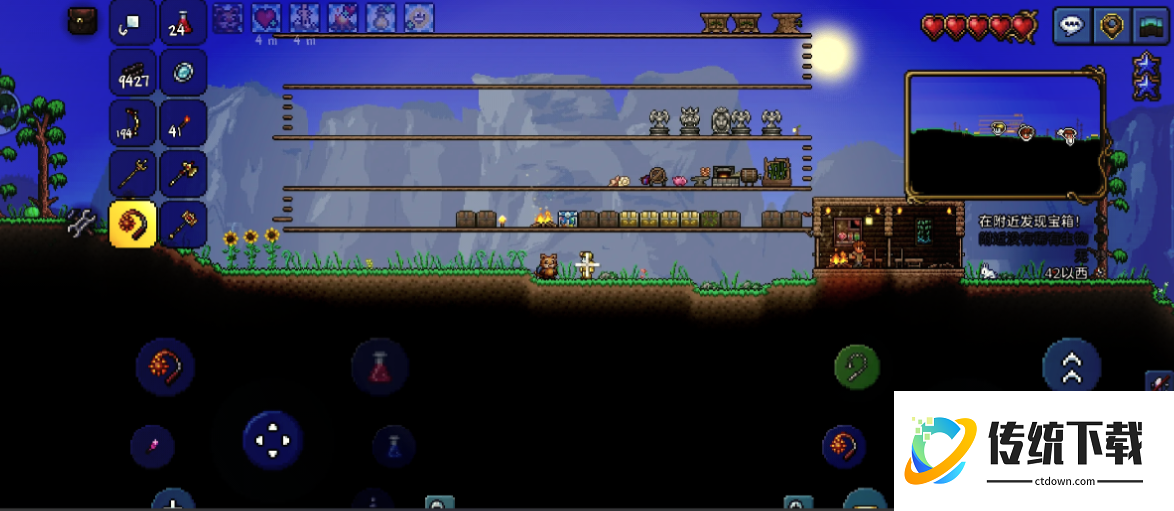Tap the minimap with the gold frame
The image size is (1174, 511).
coord(1004,134)
